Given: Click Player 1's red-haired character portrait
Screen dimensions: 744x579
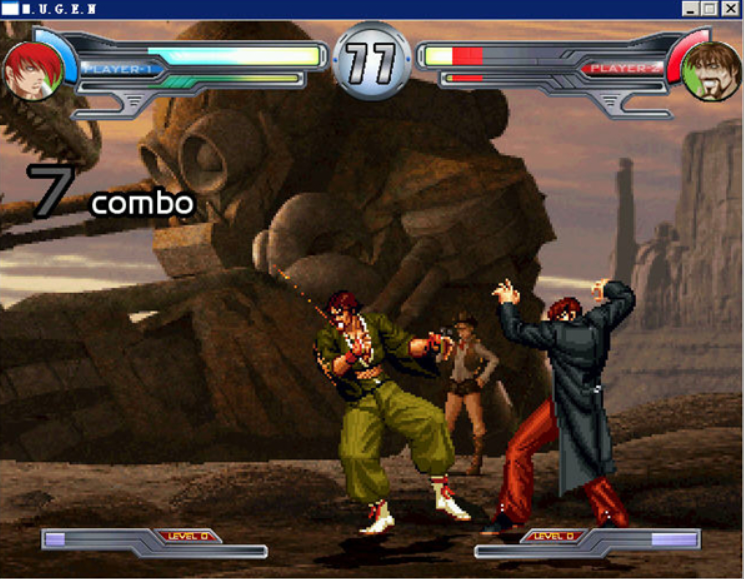Looking at the screenshot, I should pyautogui.click(x=32, y=71).
